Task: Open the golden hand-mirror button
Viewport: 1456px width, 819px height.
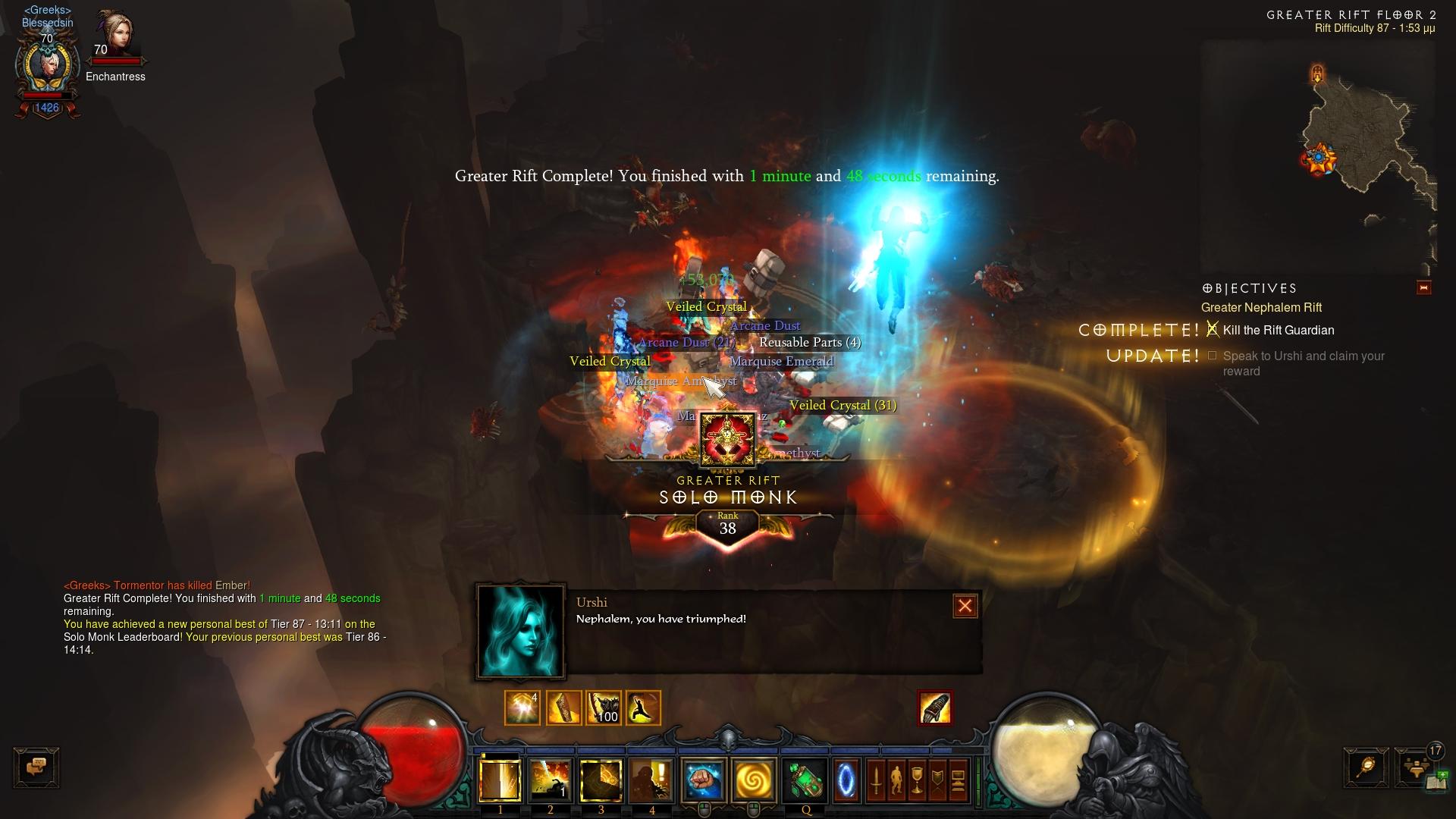Action: (1366, 767)
